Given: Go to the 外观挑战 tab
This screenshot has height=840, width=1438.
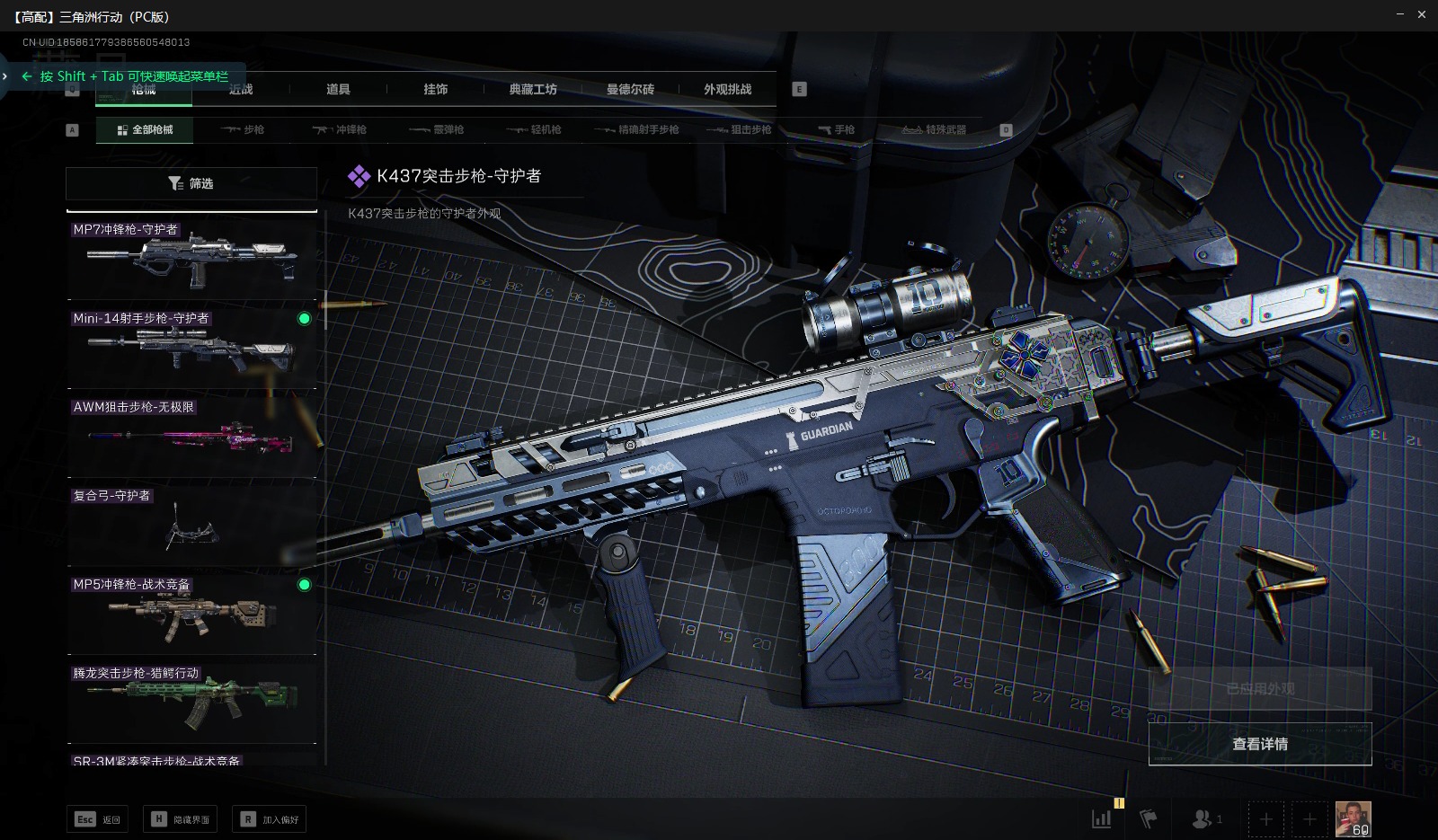Looking at the screenshot, I should click(727, 89).
